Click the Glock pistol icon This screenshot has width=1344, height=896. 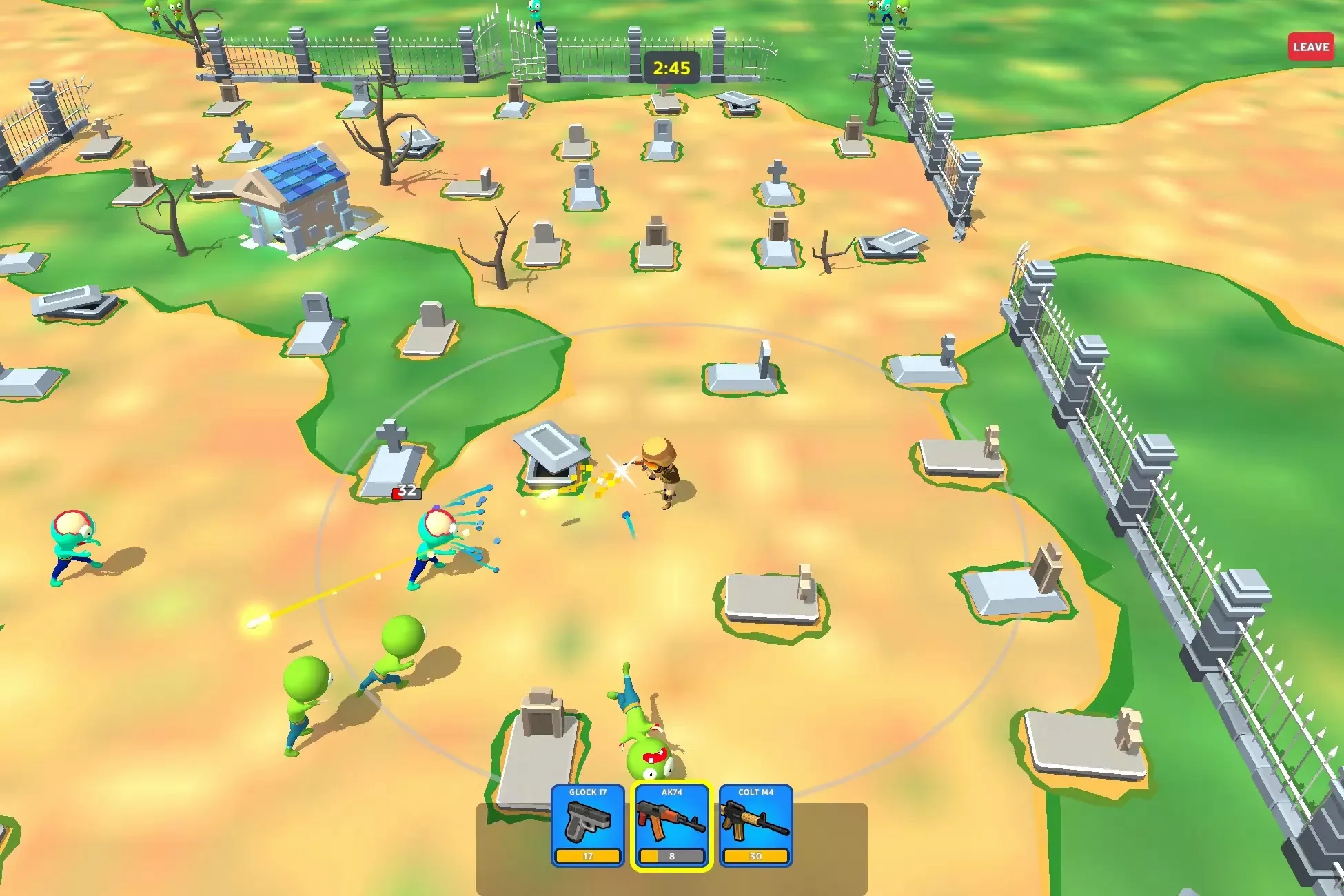(587, 820)
